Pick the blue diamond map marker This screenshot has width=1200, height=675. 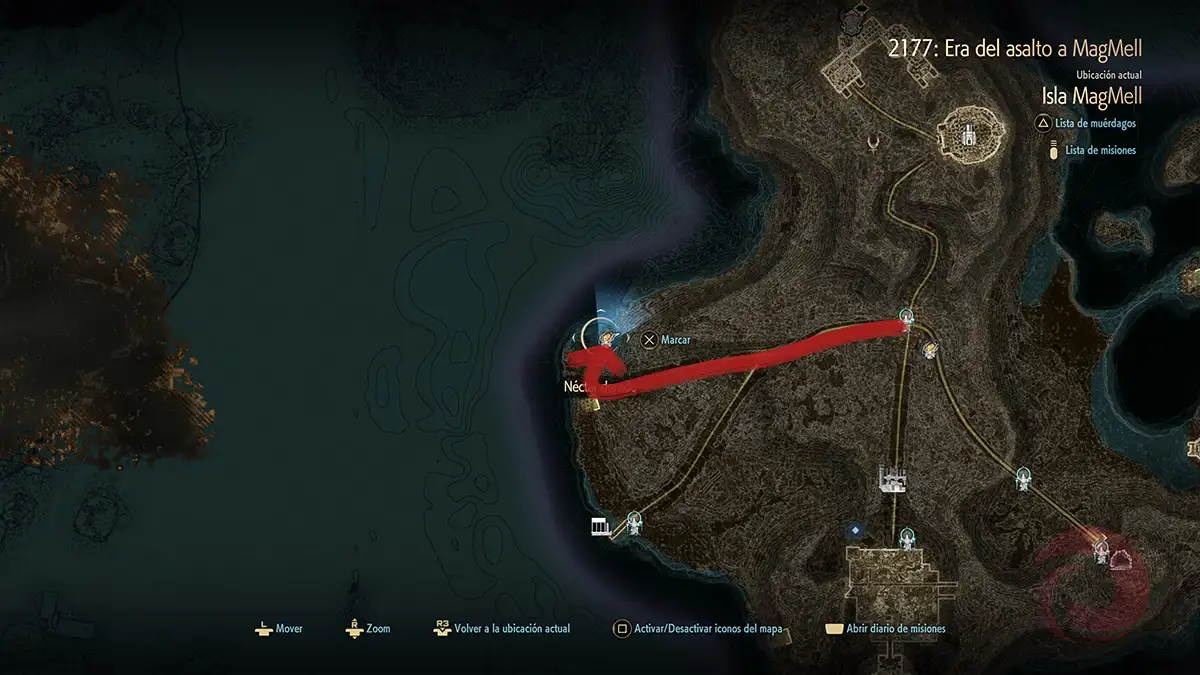[853, 530]
